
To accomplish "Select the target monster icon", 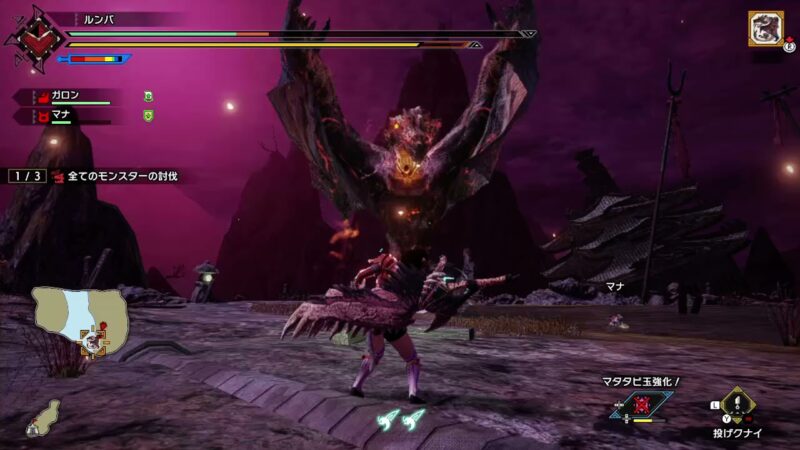I will [765, 28].
